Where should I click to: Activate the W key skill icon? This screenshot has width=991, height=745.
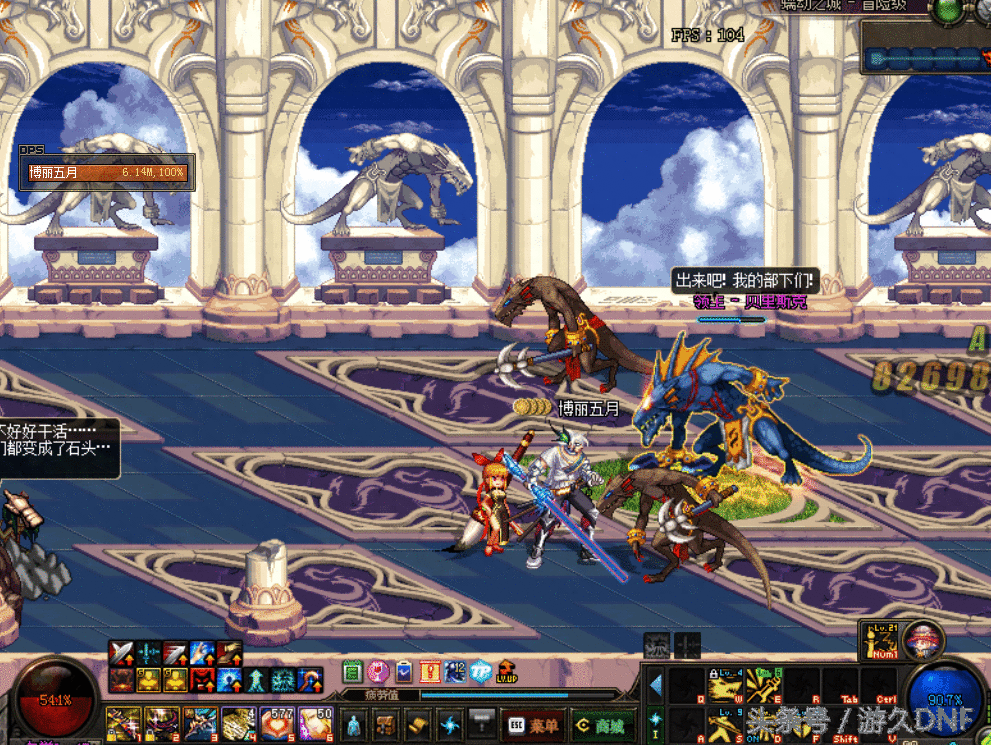click(723, 684)
